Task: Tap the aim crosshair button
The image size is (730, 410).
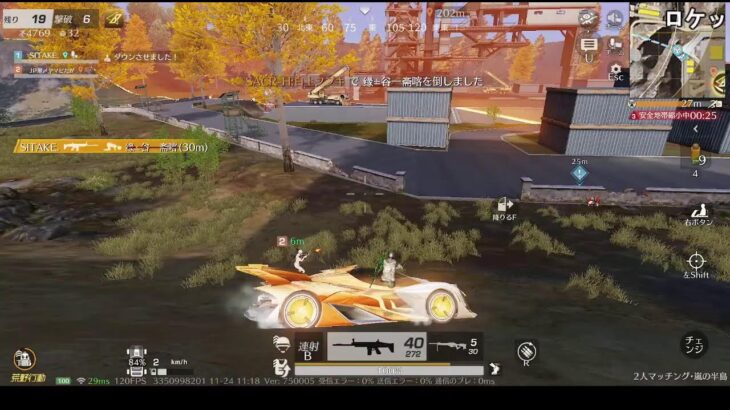Action: (x=696, y=262)
